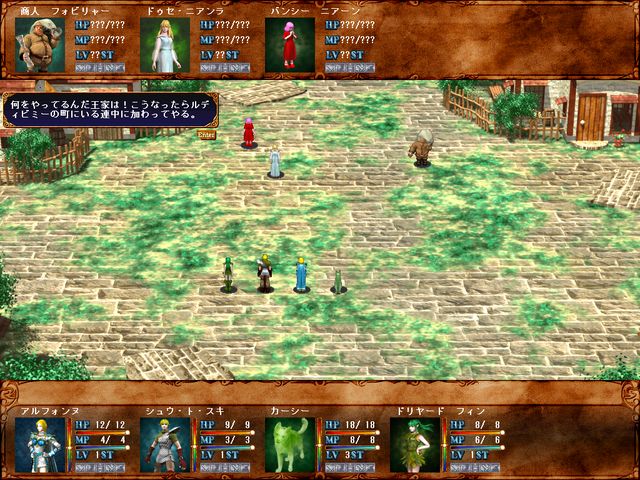Select カーシー's green wolf portrait
Image resolution: width=640 pixels, height=480 pixels.
click(290, 444)
